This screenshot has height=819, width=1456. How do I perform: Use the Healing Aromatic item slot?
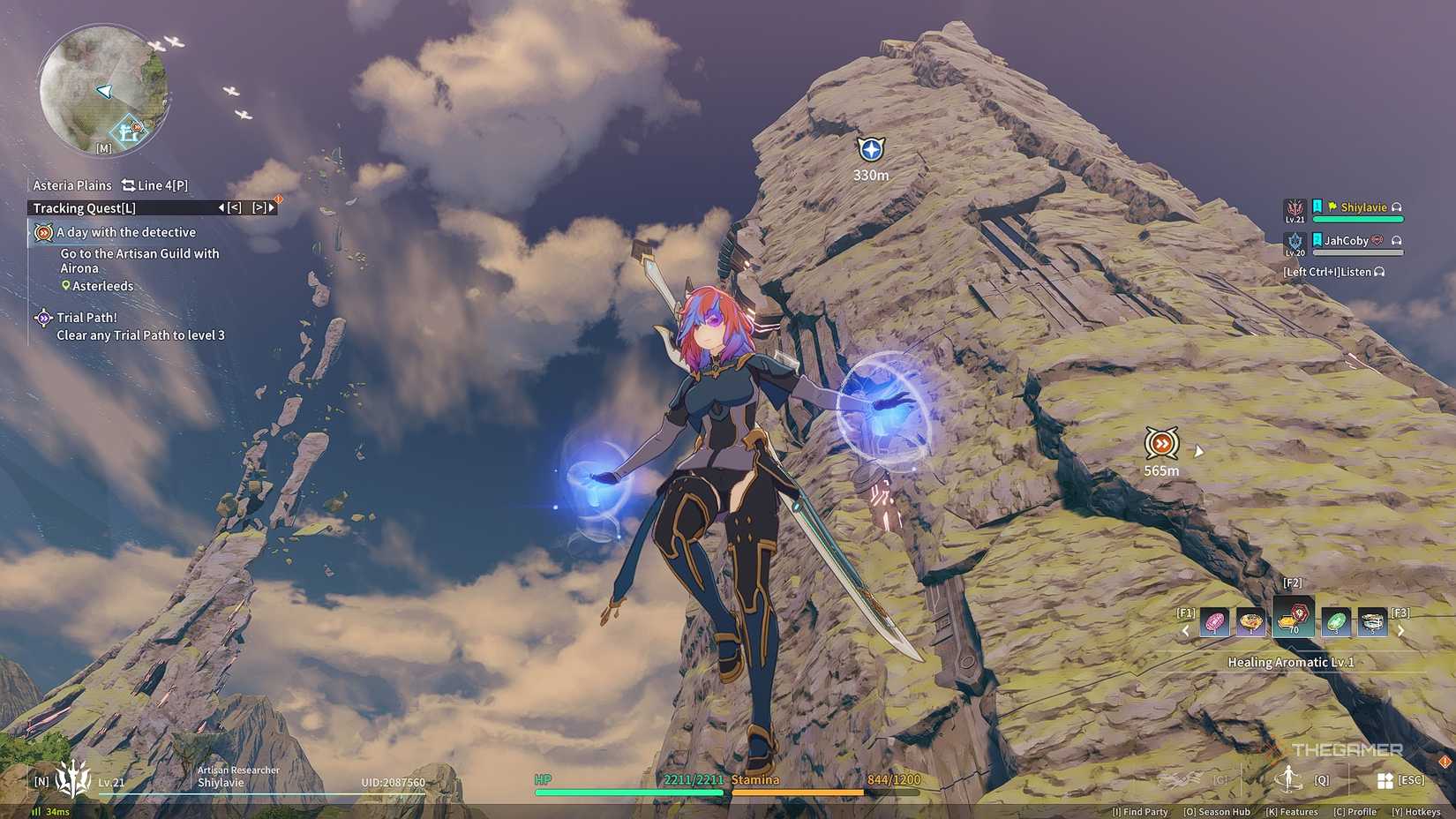(x=1294, y=618)
